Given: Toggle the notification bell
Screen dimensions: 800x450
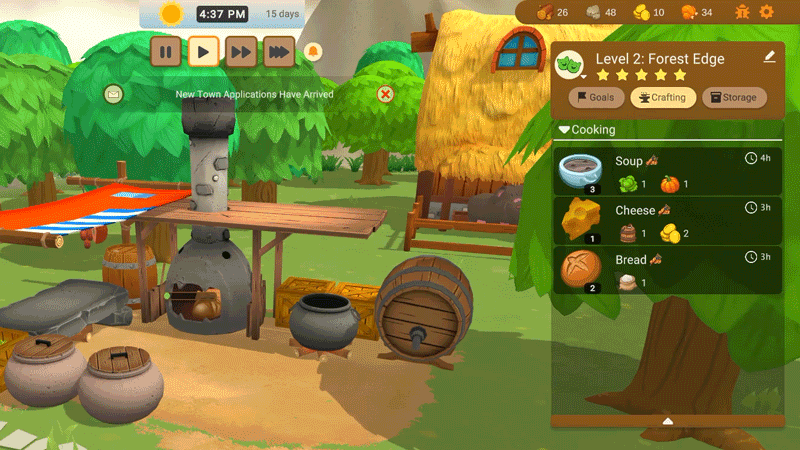Looking at the screenshot, I should (x=313, y=51).
